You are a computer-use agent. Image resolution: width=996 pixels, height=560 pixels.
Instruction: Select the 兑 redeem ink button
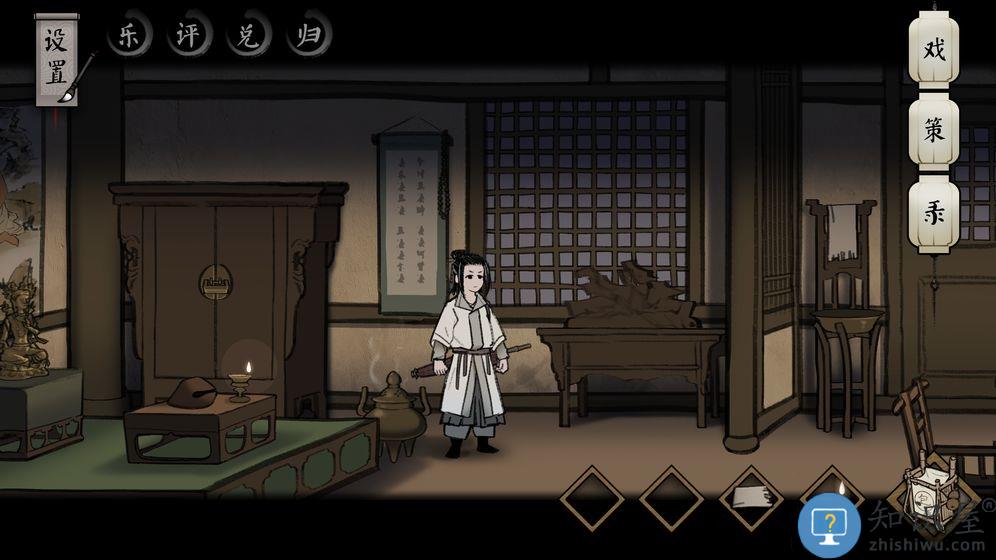[247, 37]
